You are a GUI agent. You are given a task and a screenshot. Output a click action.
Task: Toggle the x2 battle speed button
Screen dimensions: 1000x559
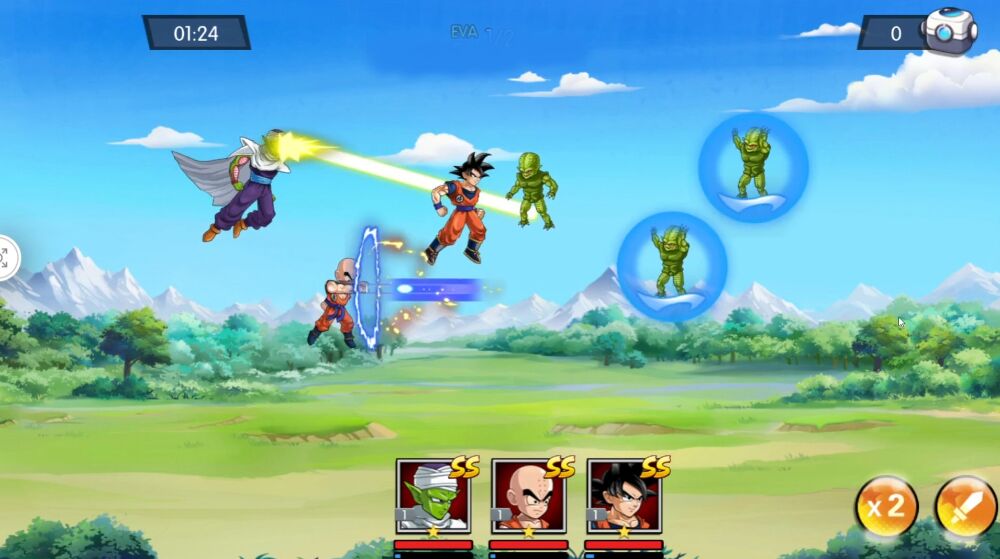886,506
